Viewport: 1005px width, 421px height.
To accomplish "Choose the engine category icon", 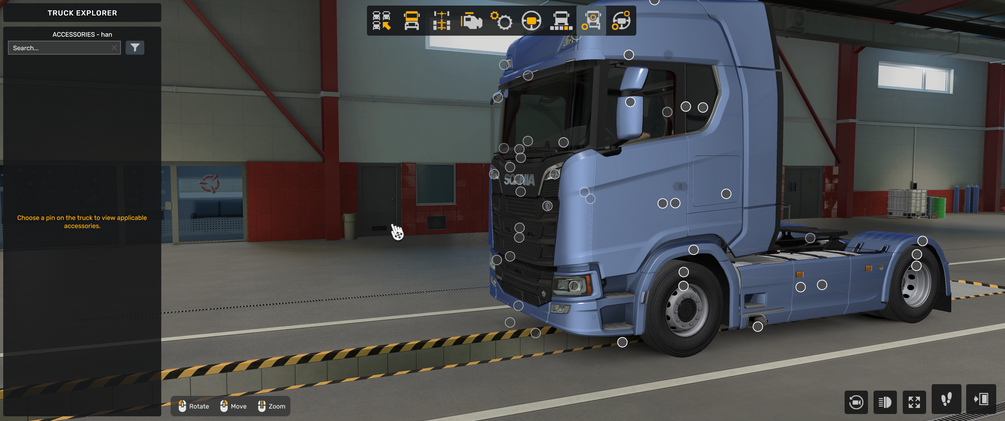I will [x=471, y=21].
